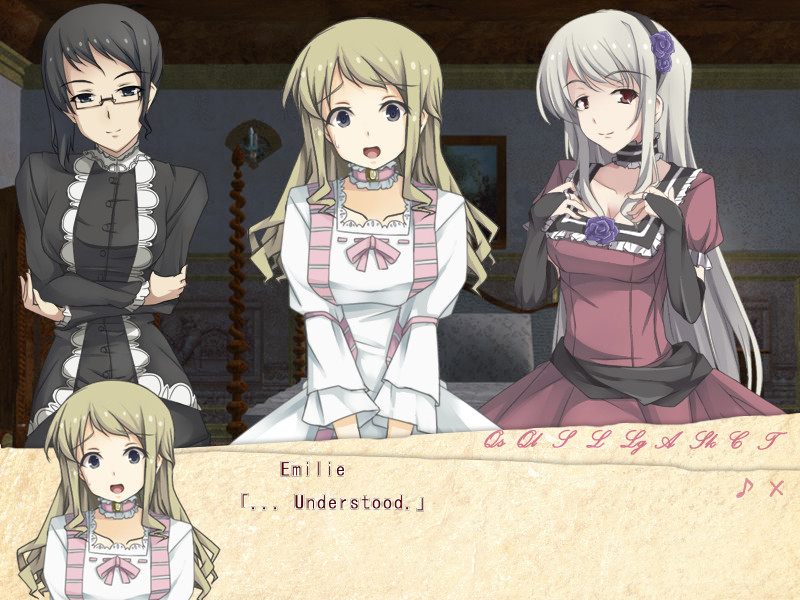The height and width of the screenshot is (600, 800).
Task: Select the T title button
Action: tap(771, 440)
